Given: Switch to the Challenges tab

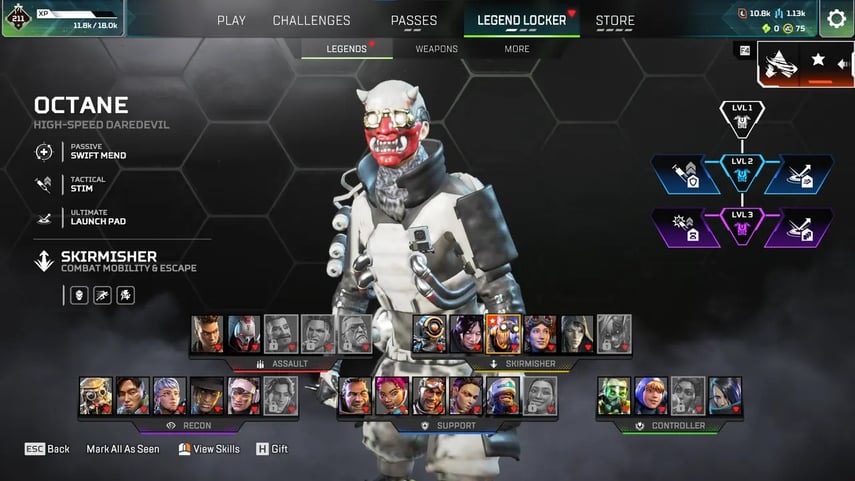Looking at the screenshot, I should point(311,20).
